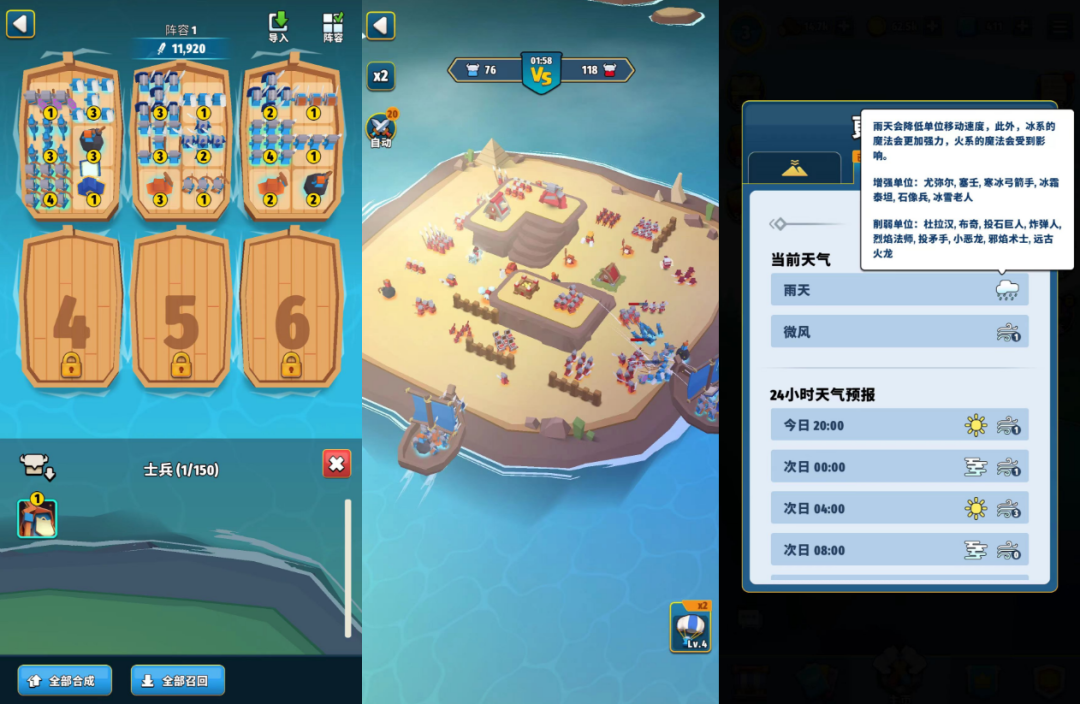Open the 次日 04:00 forecast row
This screenshot has height=704, width=1080.
click(899, 508)
